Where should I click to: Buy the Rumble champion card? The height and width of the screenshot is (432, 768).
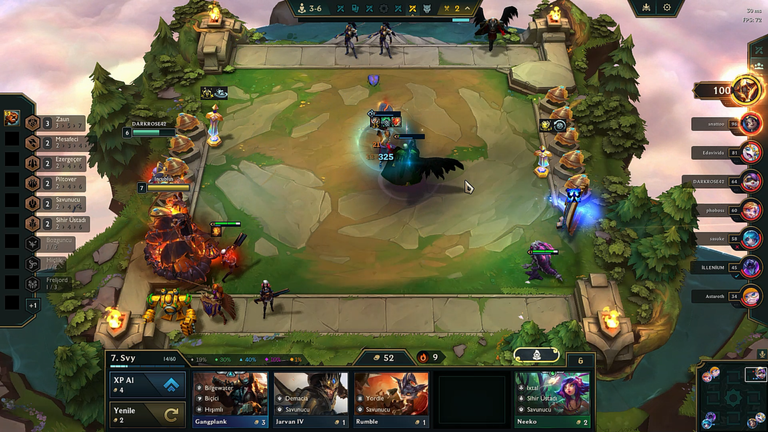click(x=391, y=400)
